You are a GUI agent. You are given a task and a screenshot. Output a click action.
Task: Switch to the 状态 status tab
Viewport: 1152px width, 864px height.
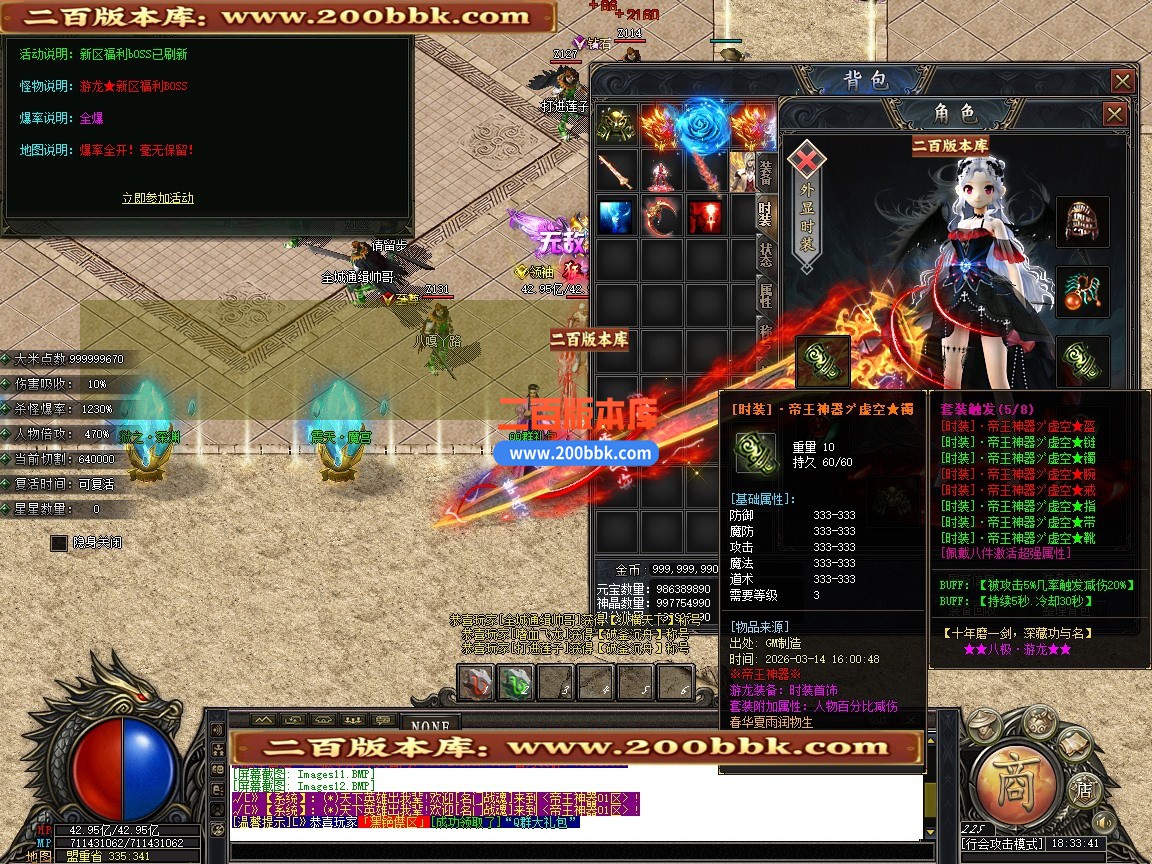[765, 253]
